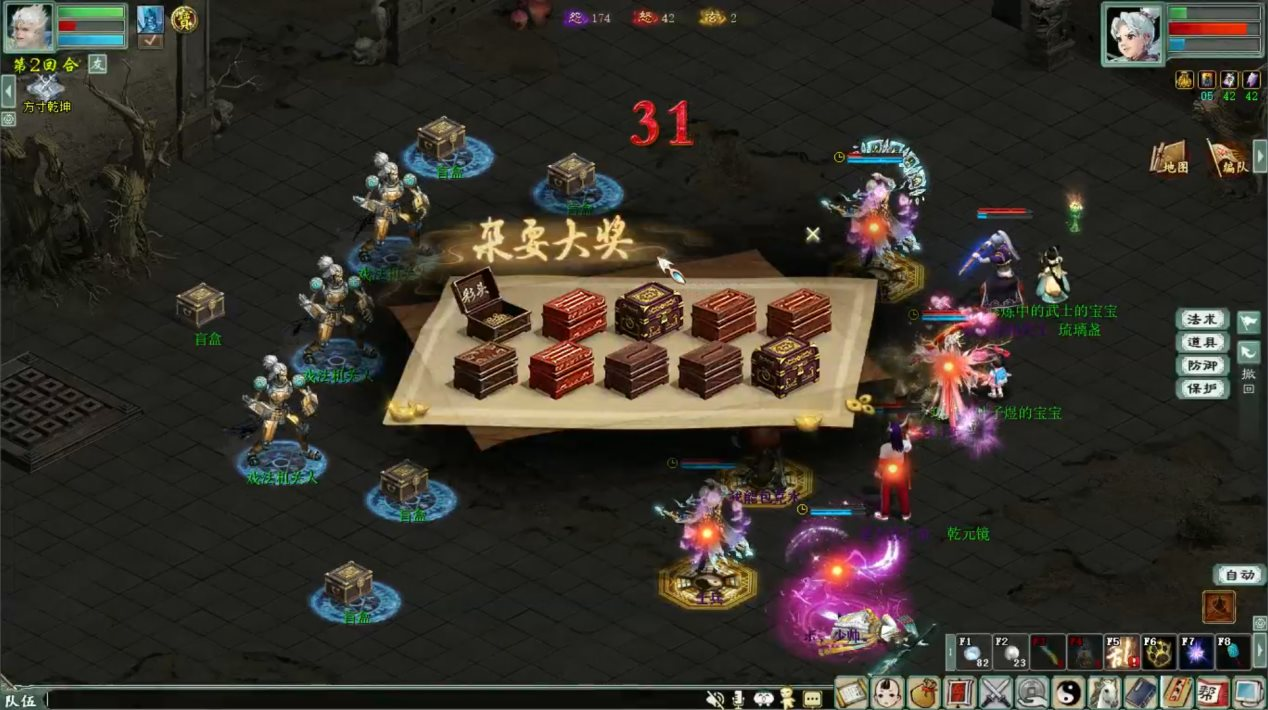Open the 帮 guild menu icon

[x=1211, y=692]
